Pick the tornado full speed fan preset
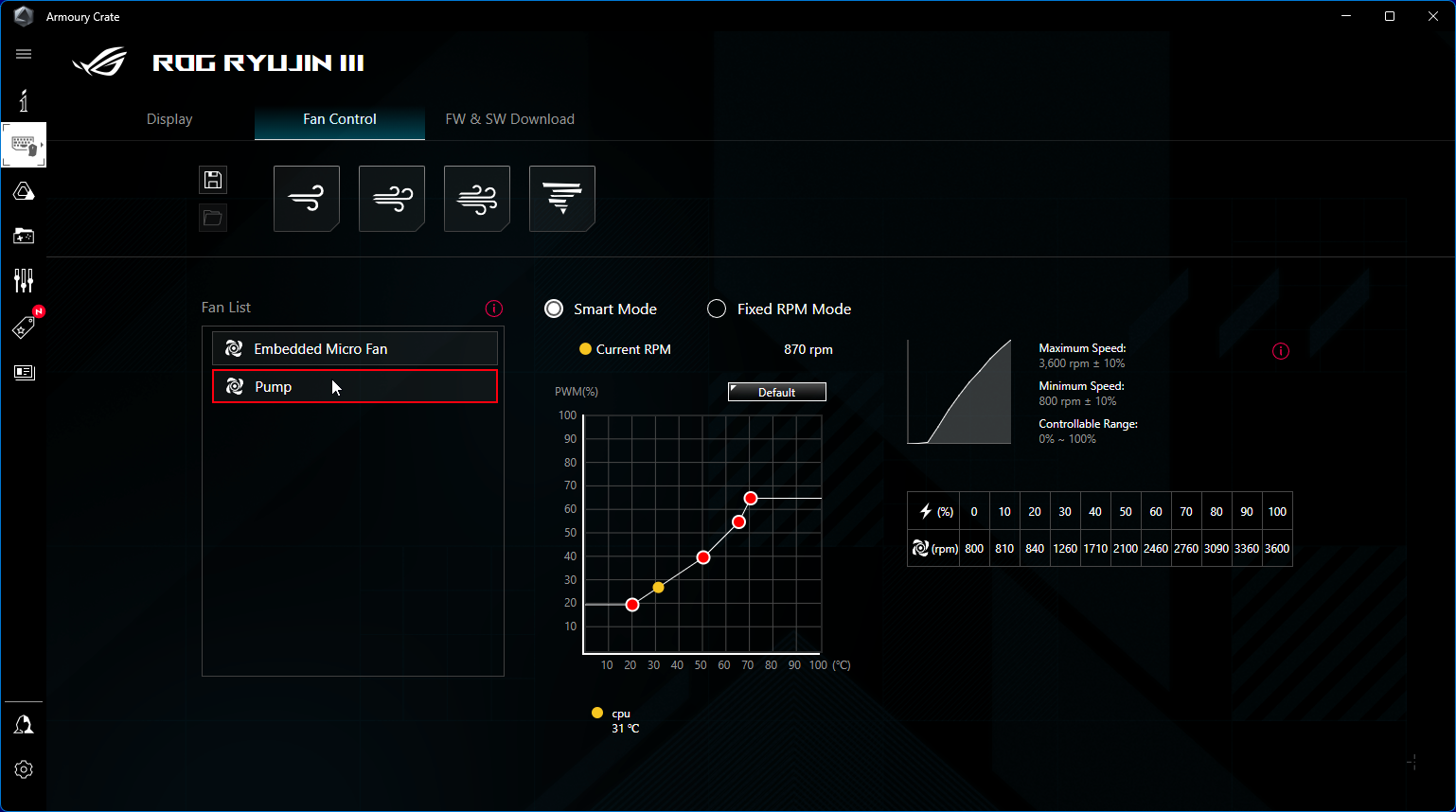Viewport: 1456px width, 812px height. point(562,199)
